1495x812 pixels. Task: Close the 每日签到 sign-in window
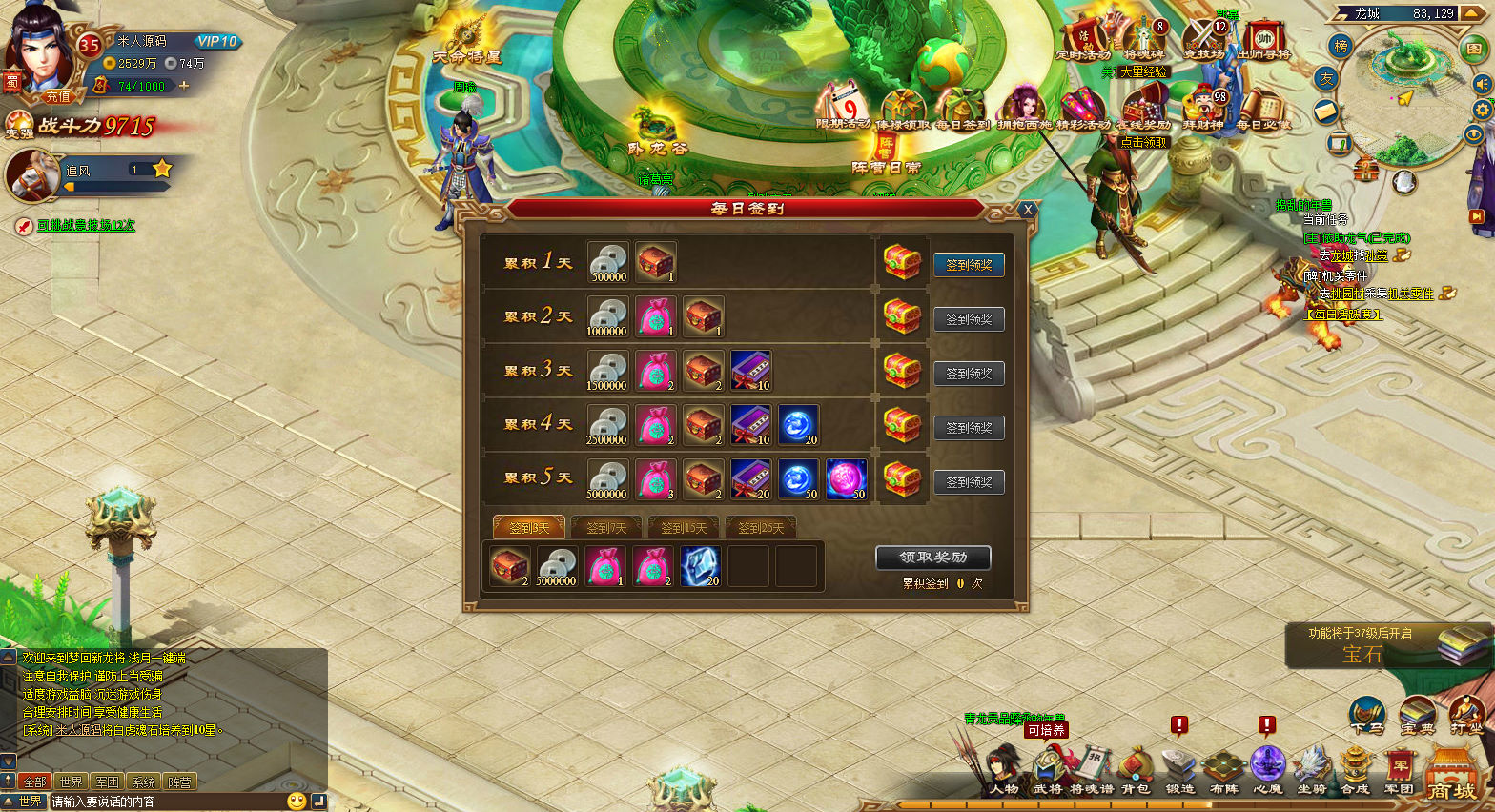[x=1027, y=210]
